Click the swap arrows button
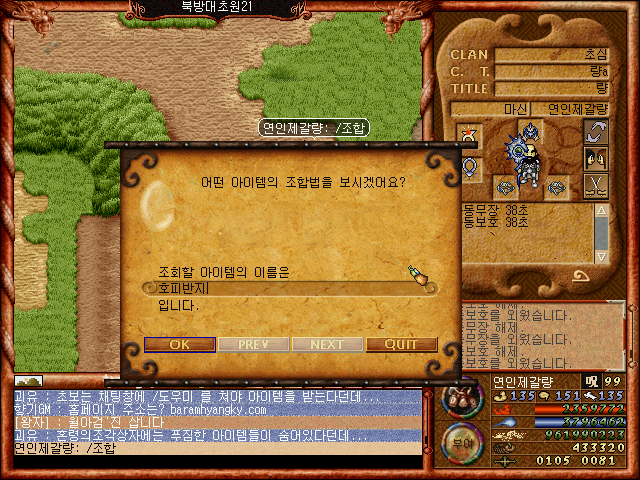The width and height of the screenshot is (640, 480). tap(596, 132)
